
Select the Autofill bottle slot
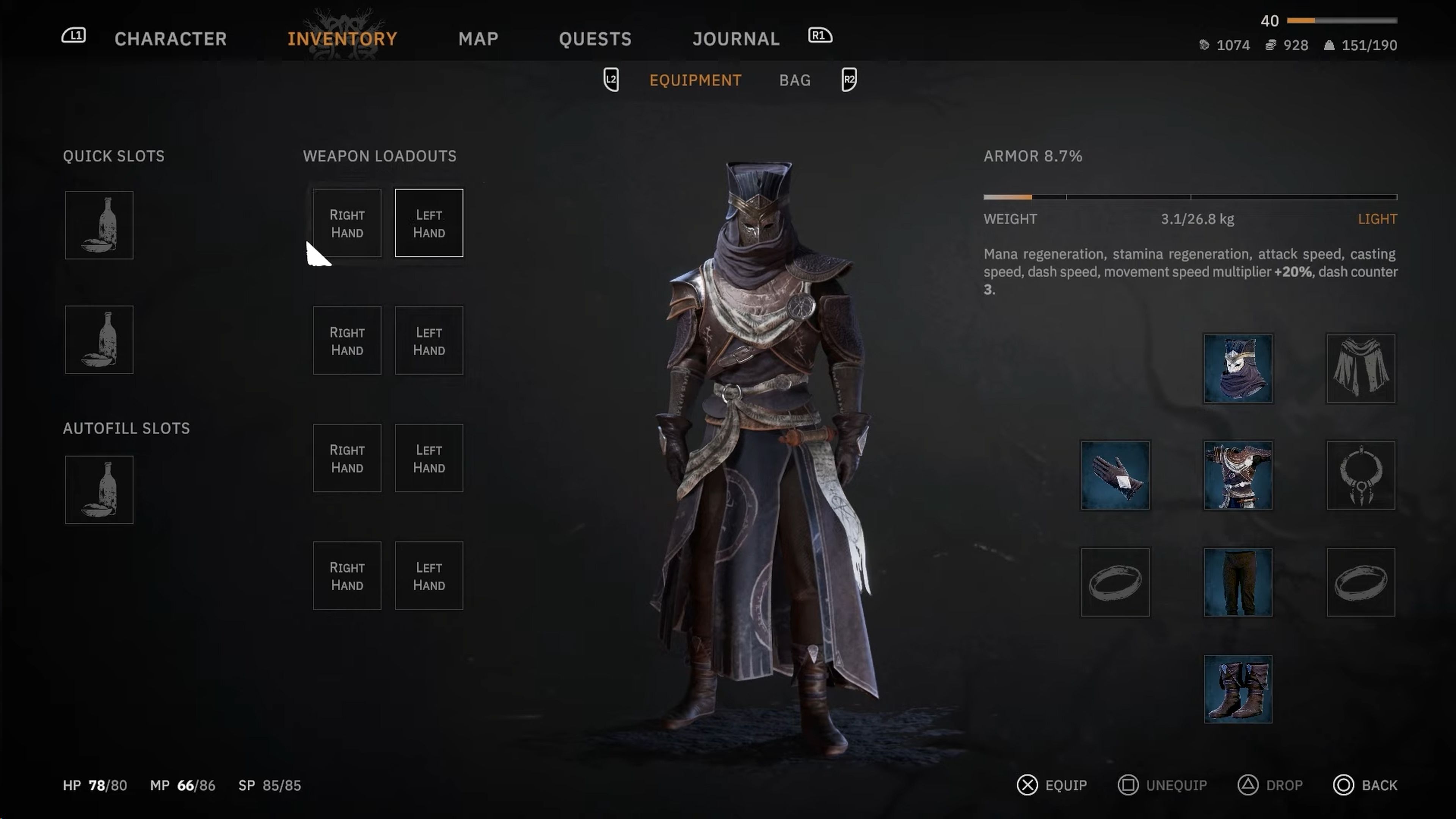(99, 490)
